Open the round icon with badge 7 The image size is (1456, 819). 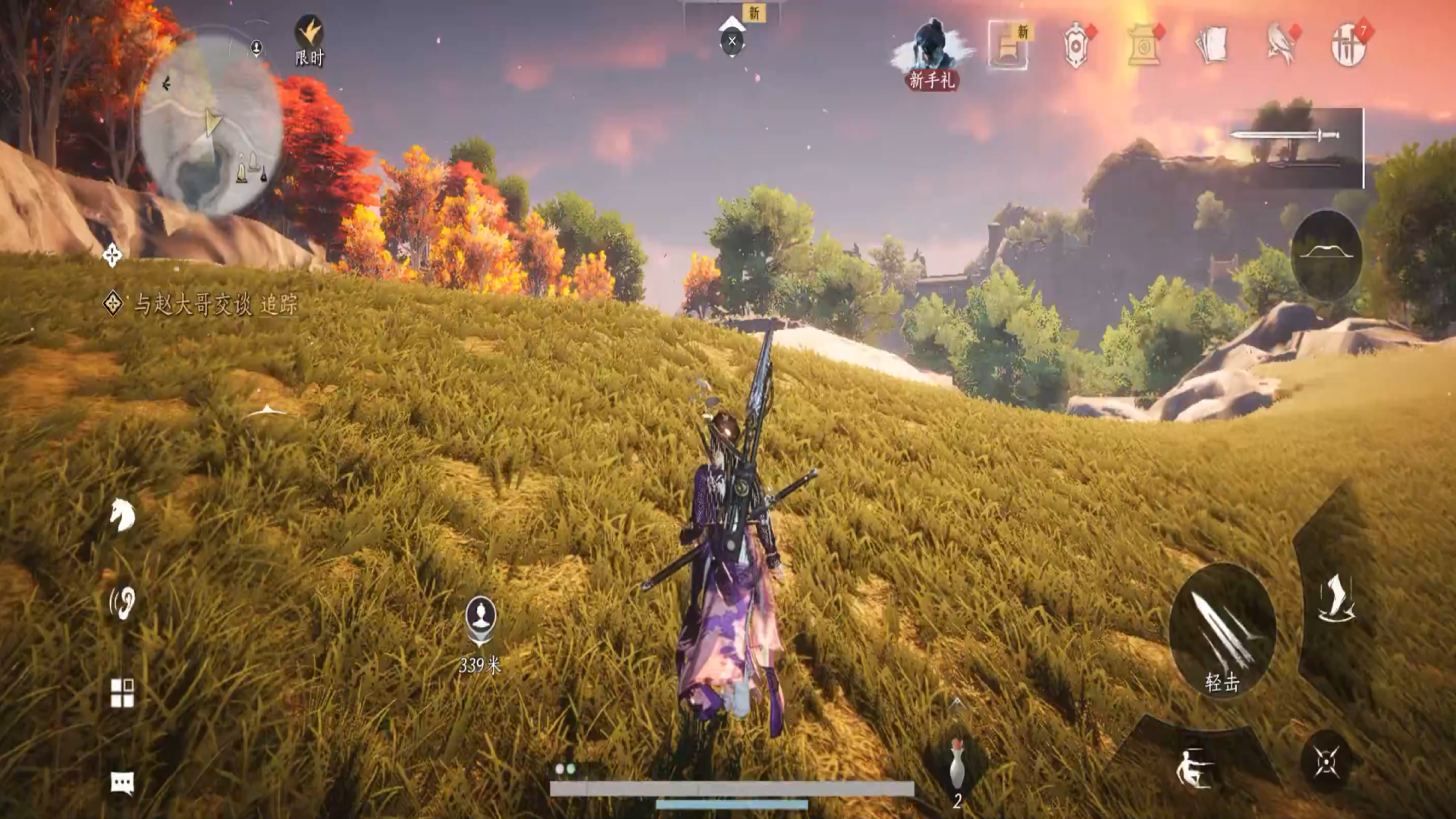pos(1348,45)
